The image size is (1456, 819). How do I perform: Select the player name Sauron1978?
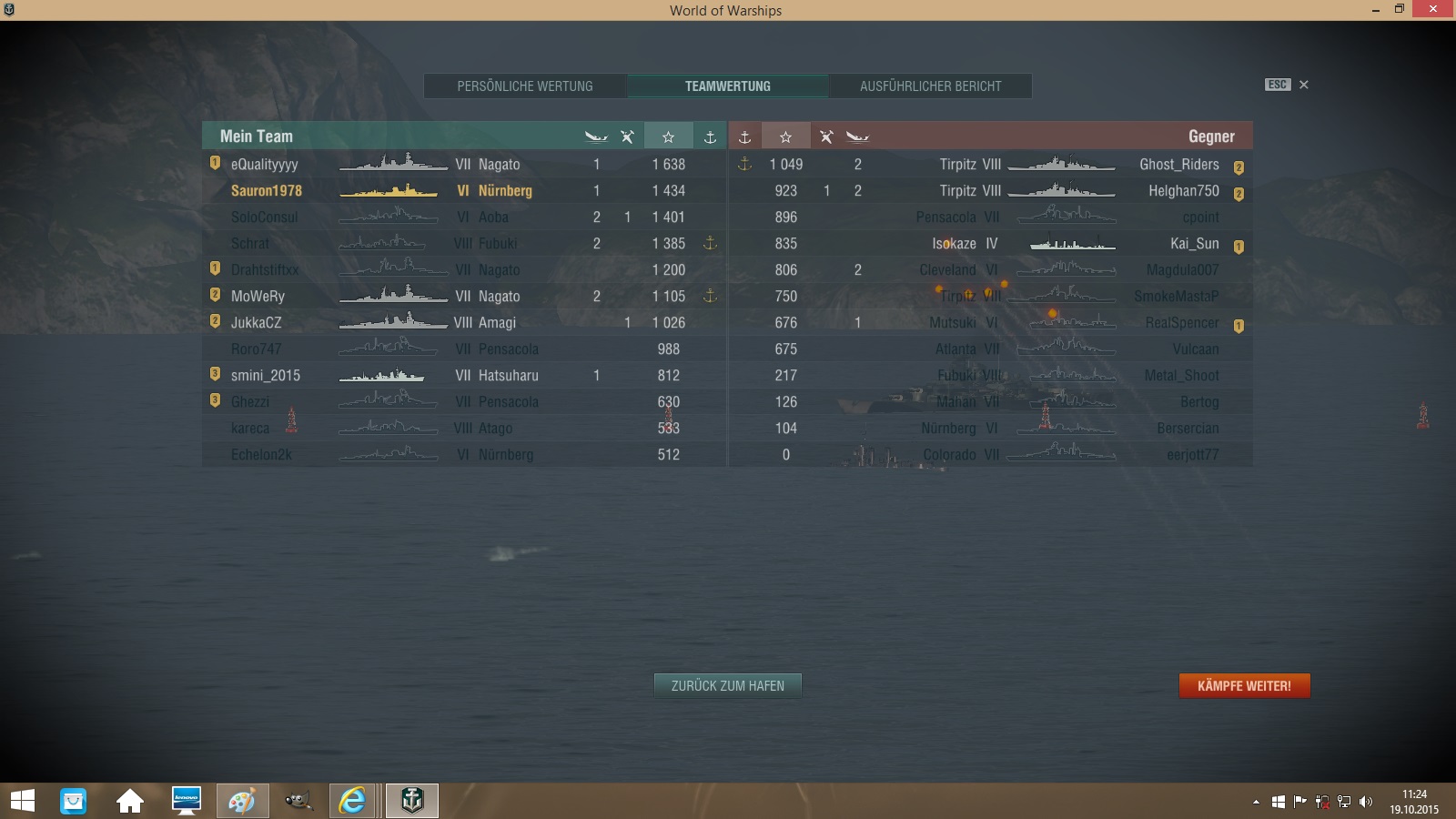click(x=266, y=191)
